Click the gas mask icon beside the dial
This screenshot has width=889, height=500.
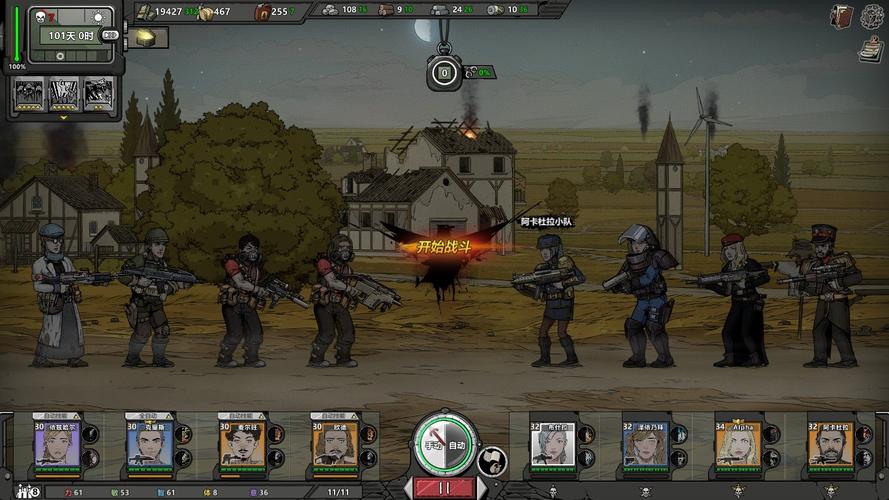(x=492, y=461)
